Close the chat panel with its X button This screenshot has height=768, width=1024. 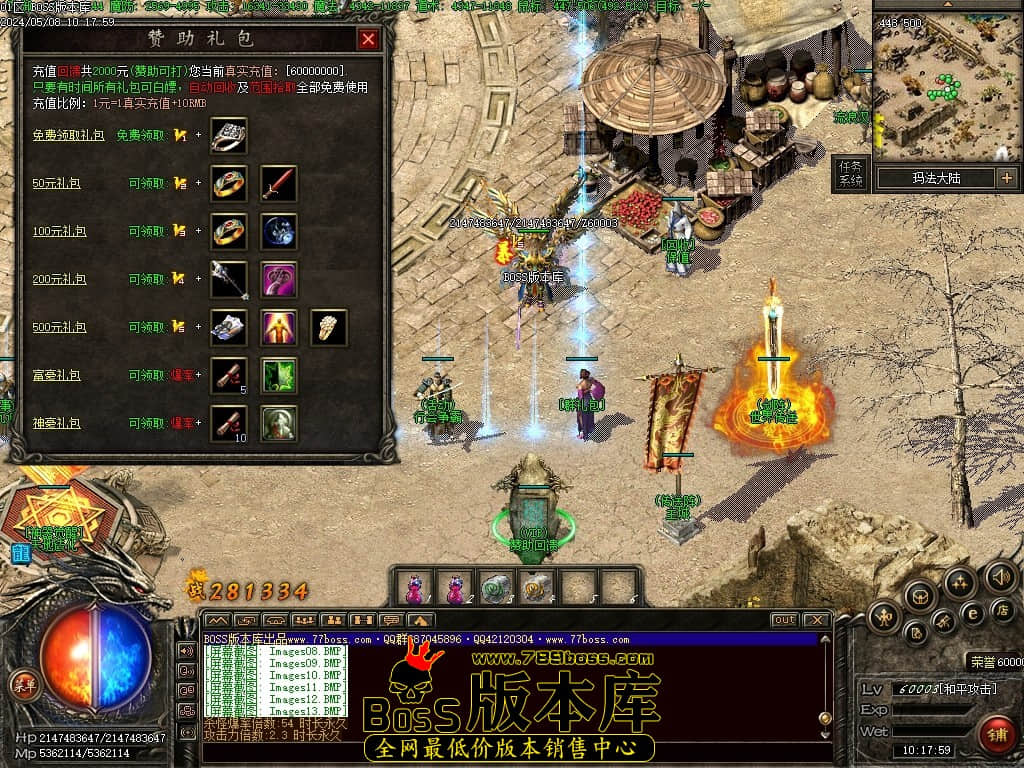(x=816, y=620)
